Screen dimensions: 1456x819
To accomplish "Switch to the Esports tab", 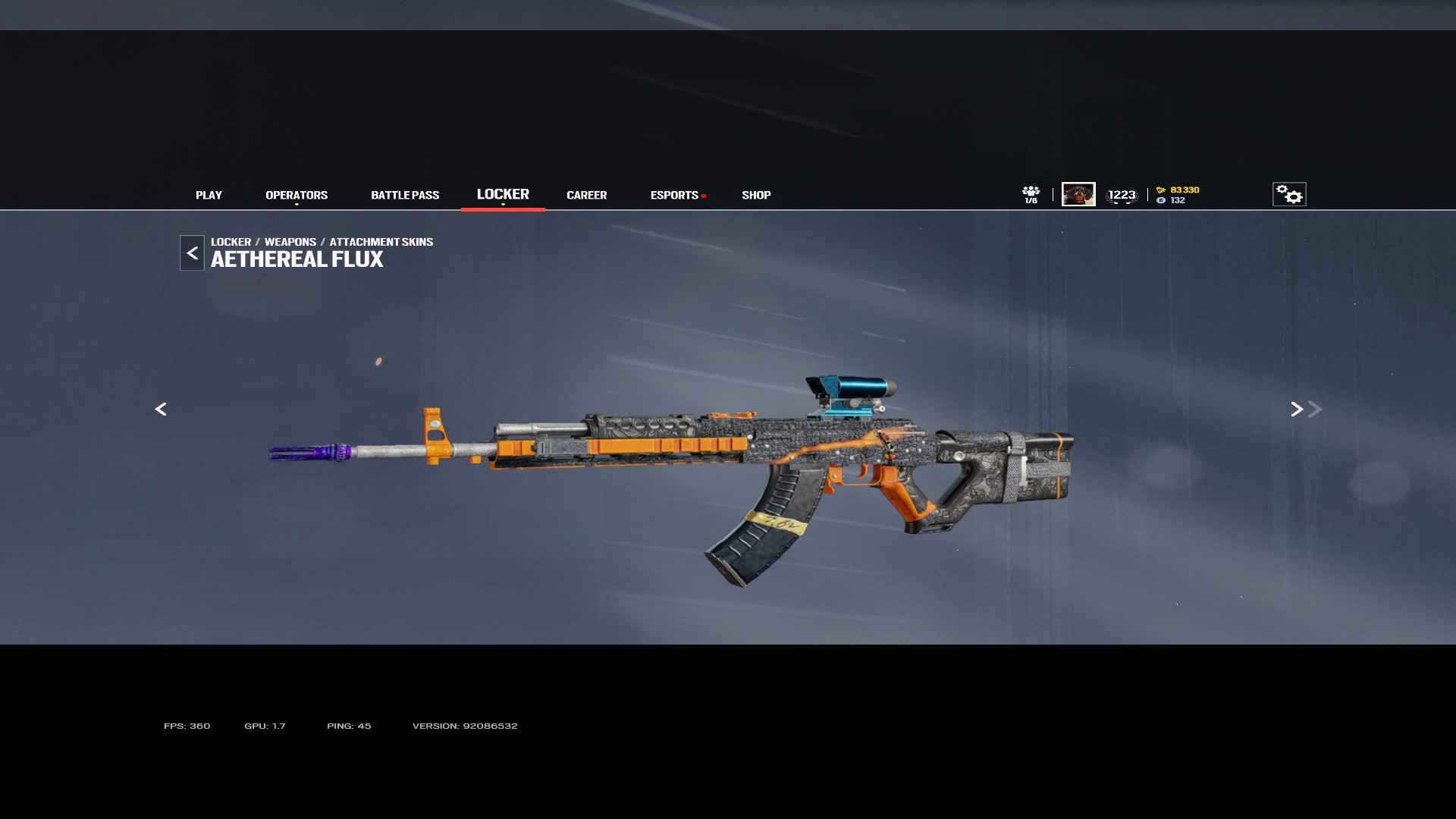I will coord(674,195).
